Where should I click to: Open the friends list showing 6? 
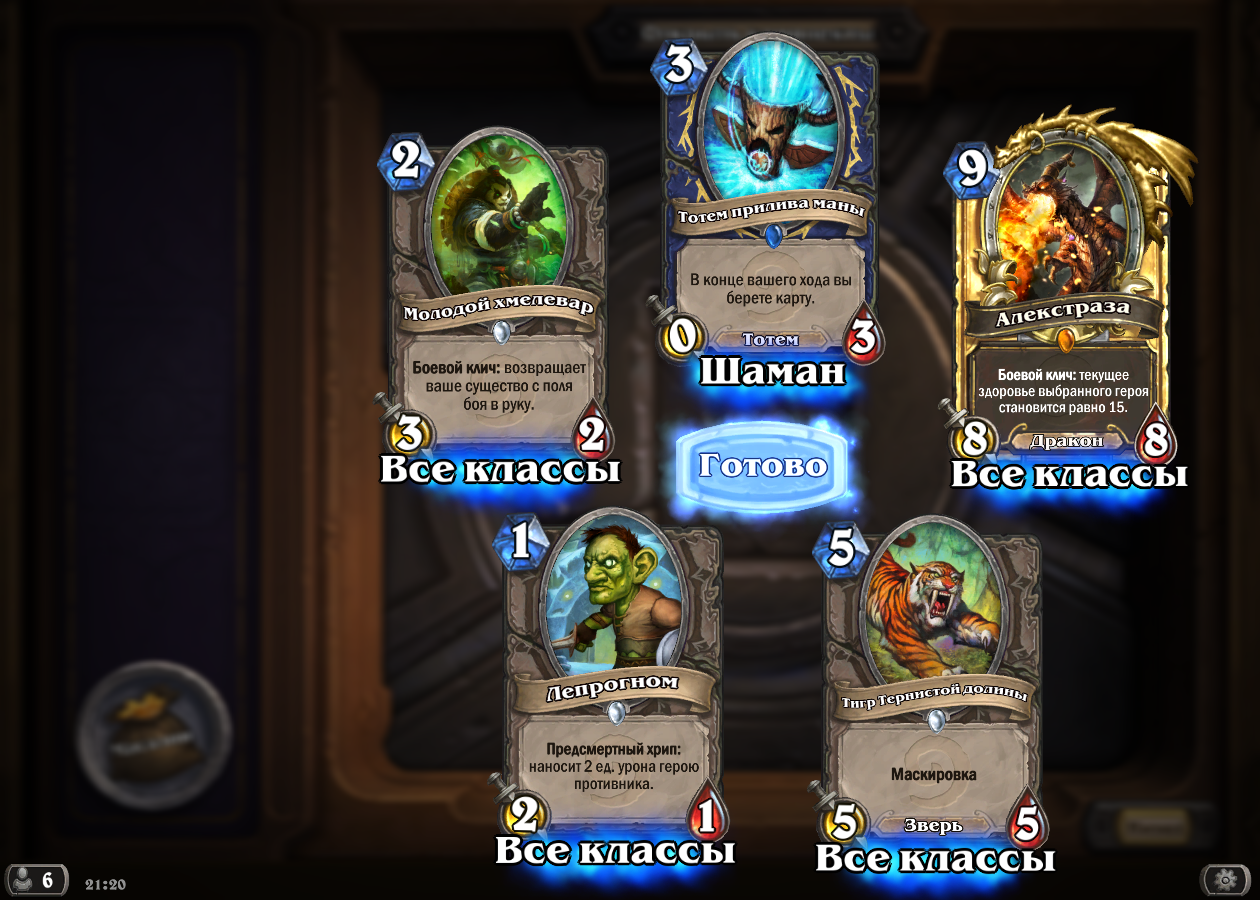click(37, 880)
